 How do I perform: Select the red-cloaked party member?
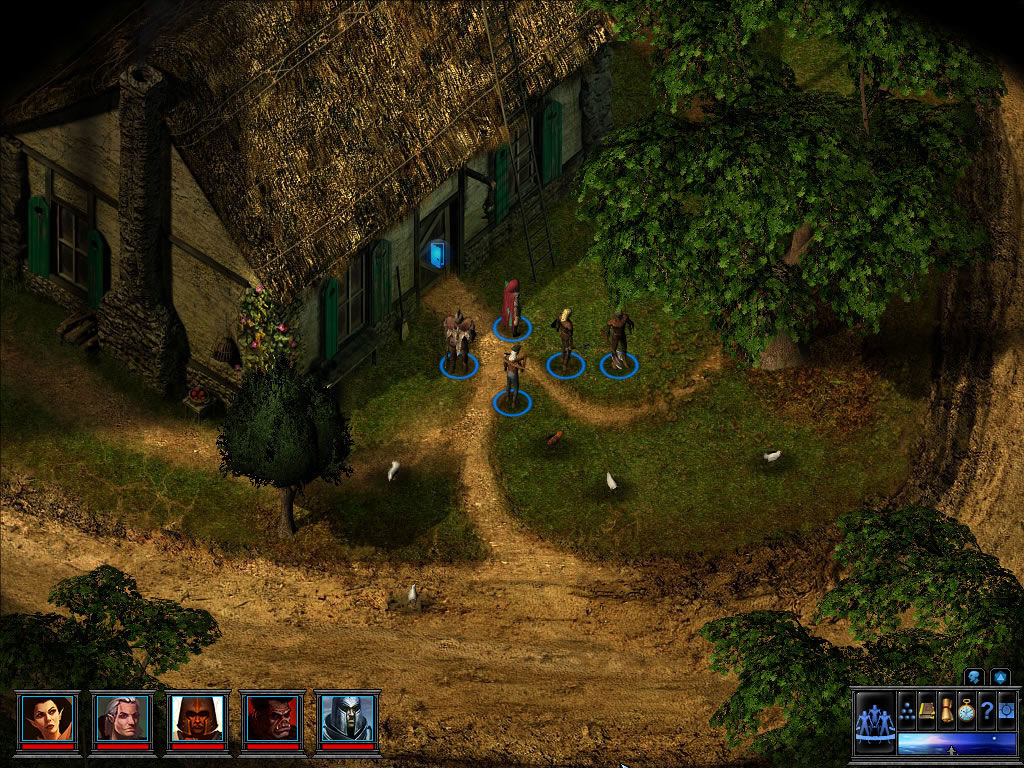pyautogui.click(x=512, y=306)
